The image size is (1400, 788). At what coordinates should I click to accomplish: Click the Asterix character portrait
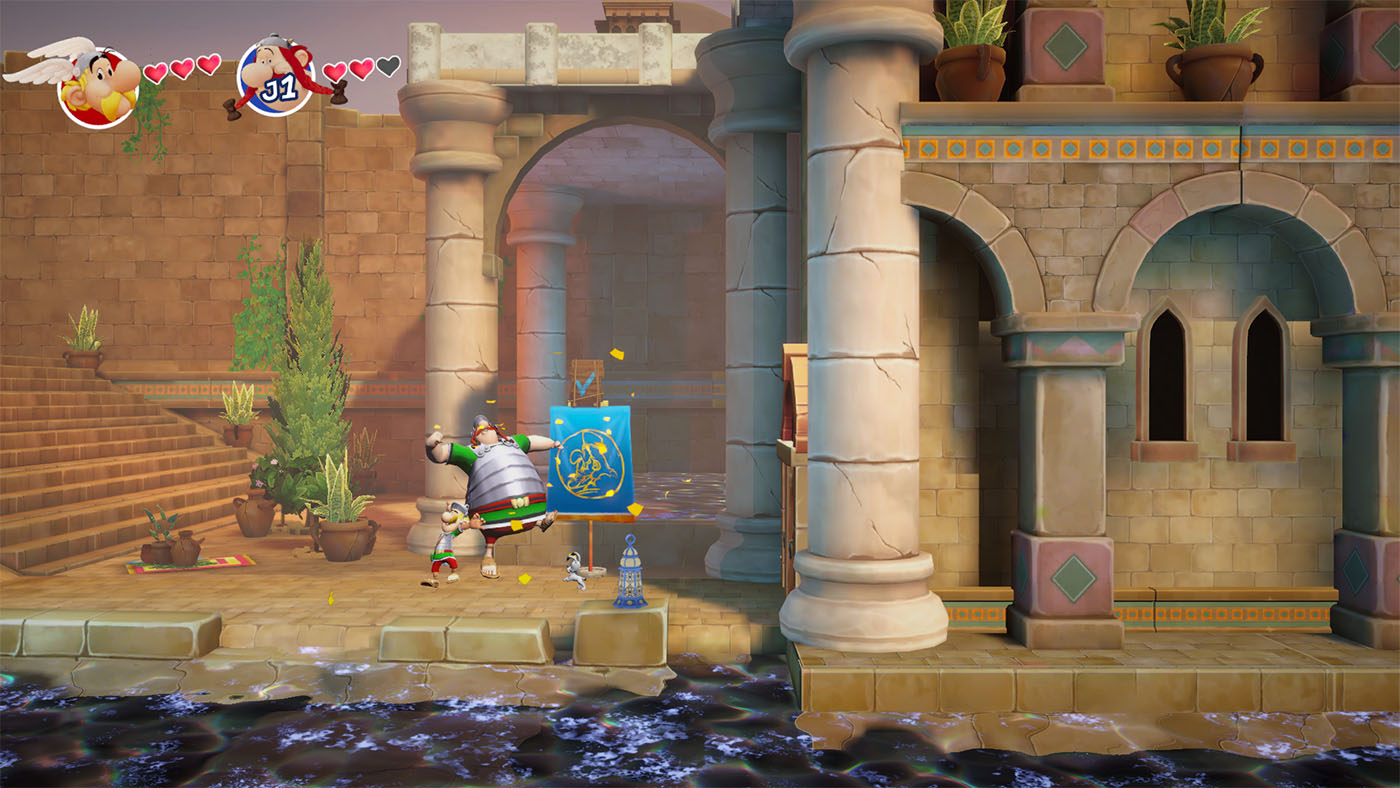(97, 86)
